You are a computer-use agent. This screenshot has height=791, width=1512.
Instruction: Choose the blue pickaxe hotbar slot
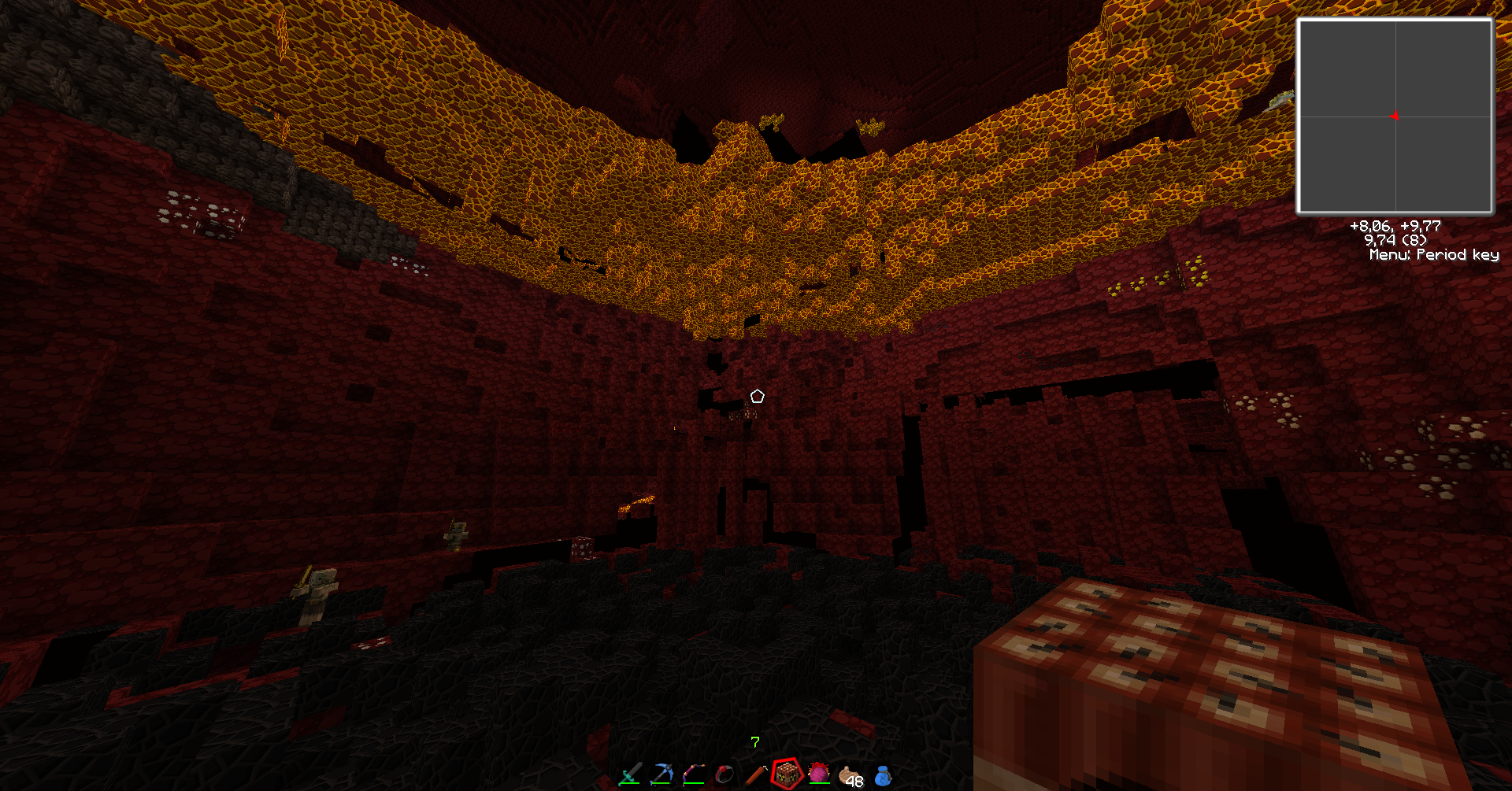coord(661,774)
